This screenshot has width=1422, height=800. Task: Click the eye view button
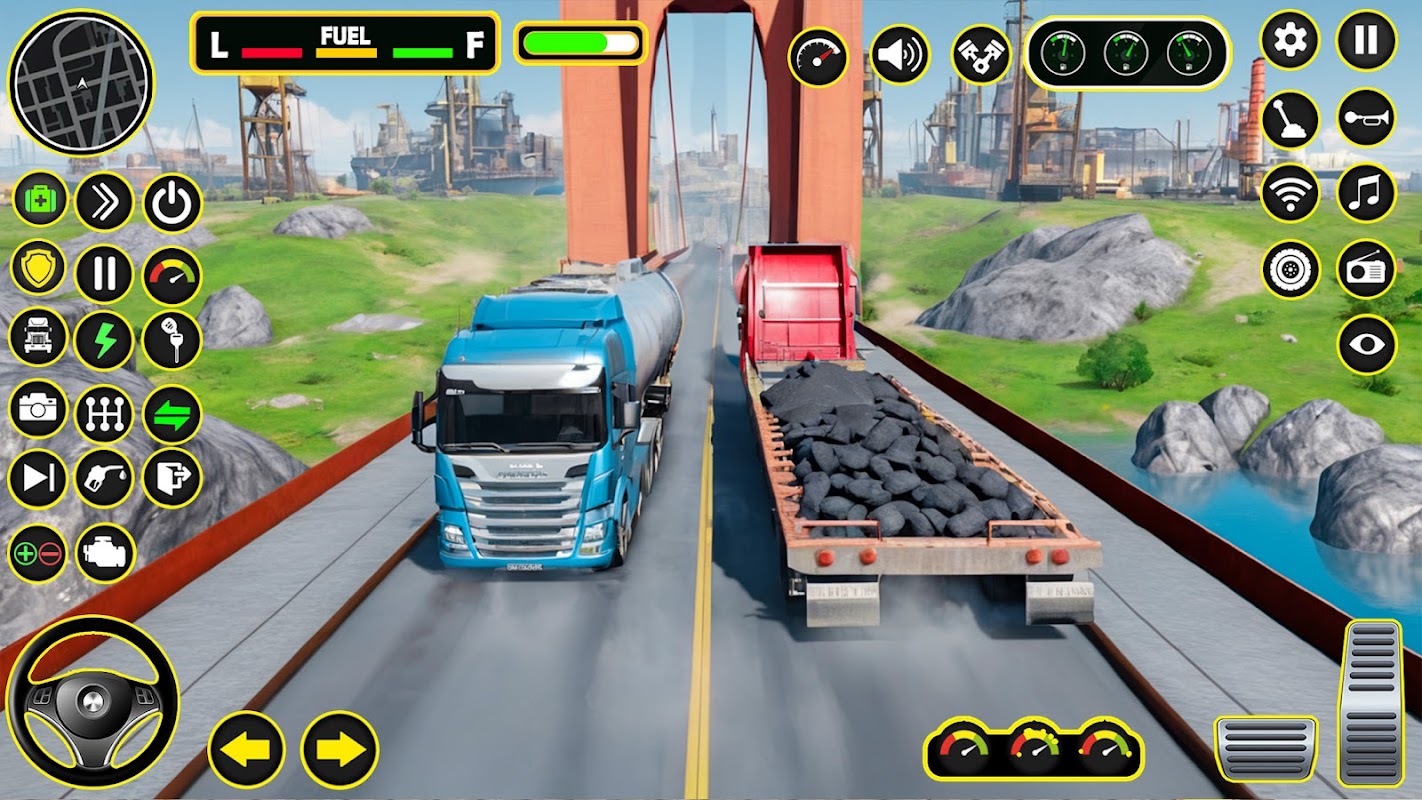point(1366,344)
